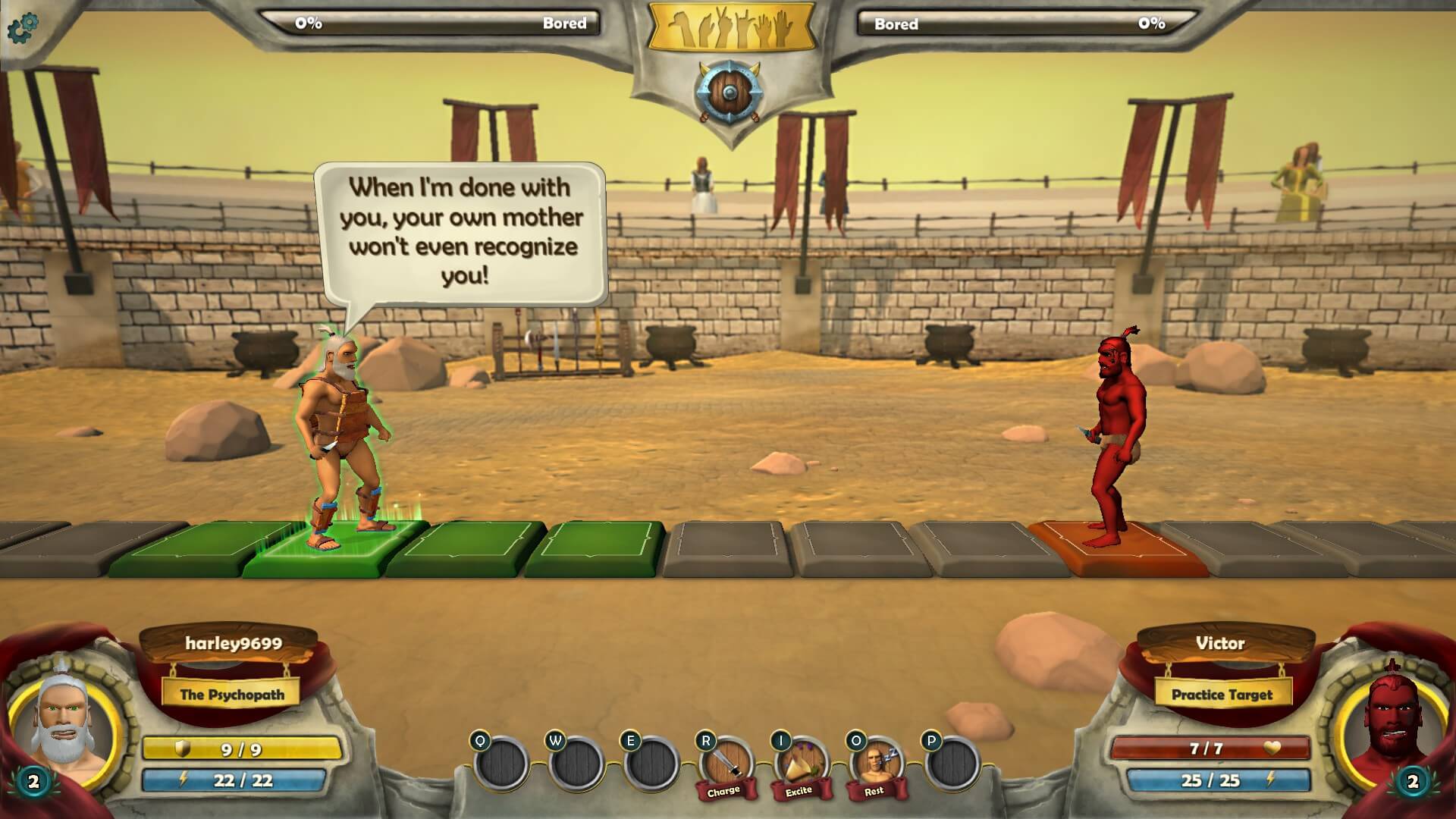
Task: Use the Excite ability
Action: [x=800, y=764]
